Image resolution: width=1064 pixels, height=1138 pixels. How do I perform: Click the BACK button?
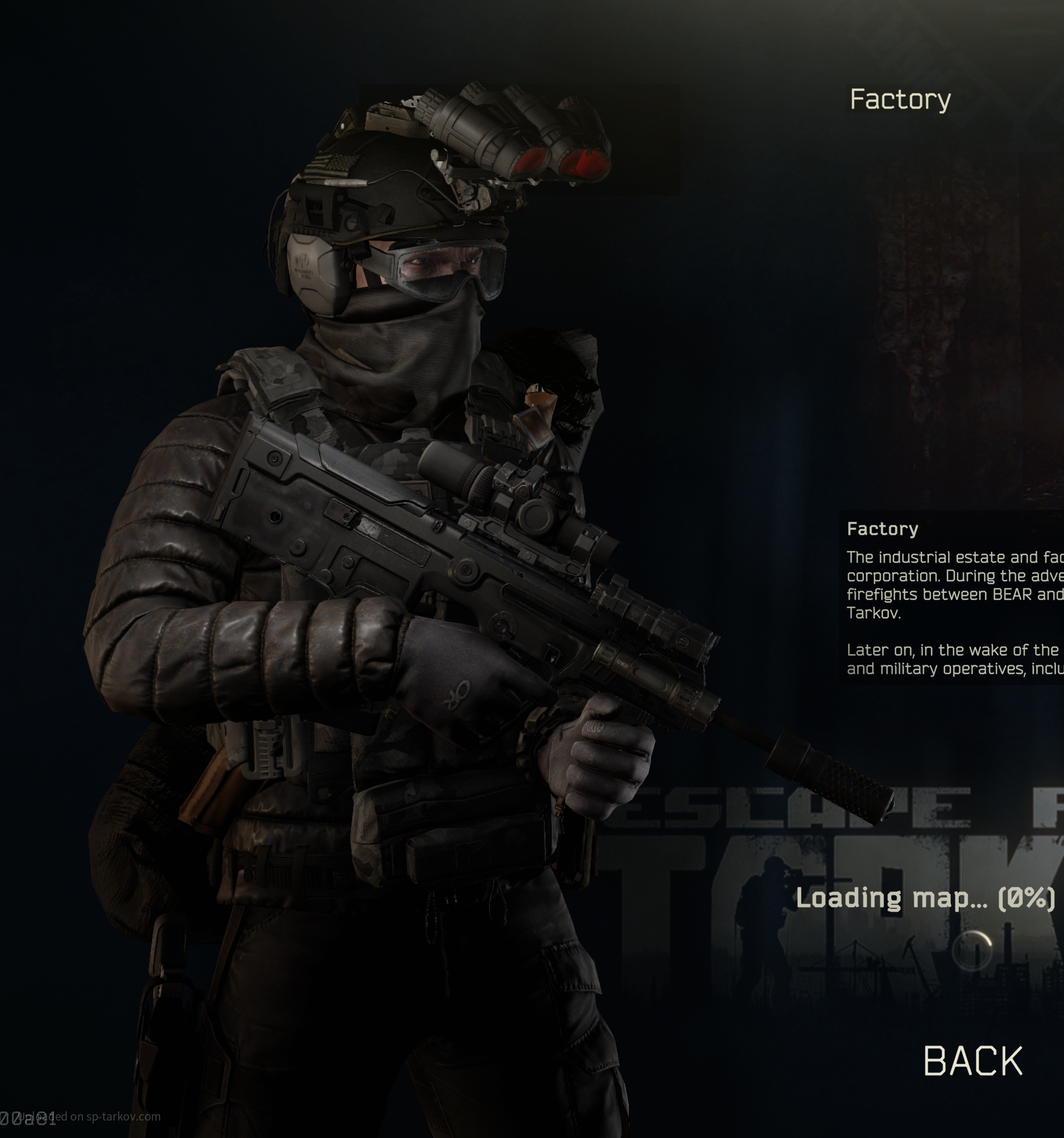(972, 1061)
